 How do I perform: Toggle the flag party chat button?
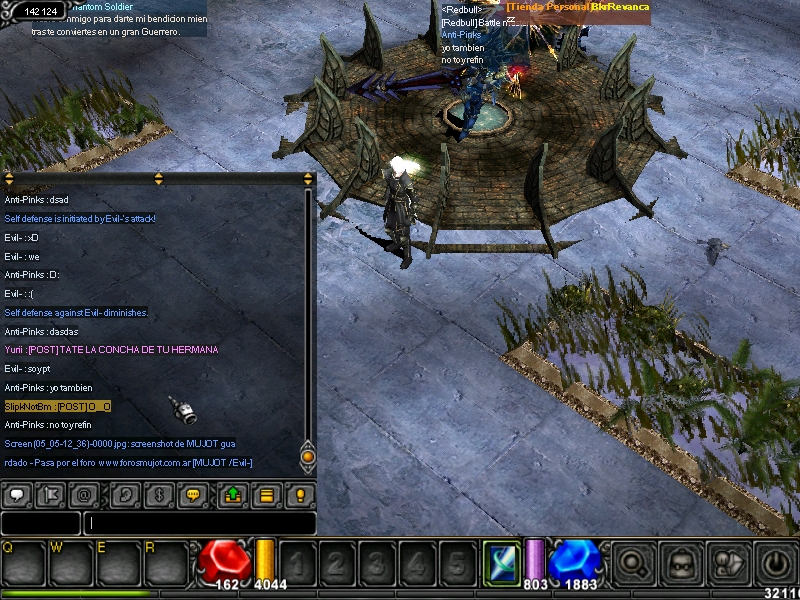tap(51, 495)
